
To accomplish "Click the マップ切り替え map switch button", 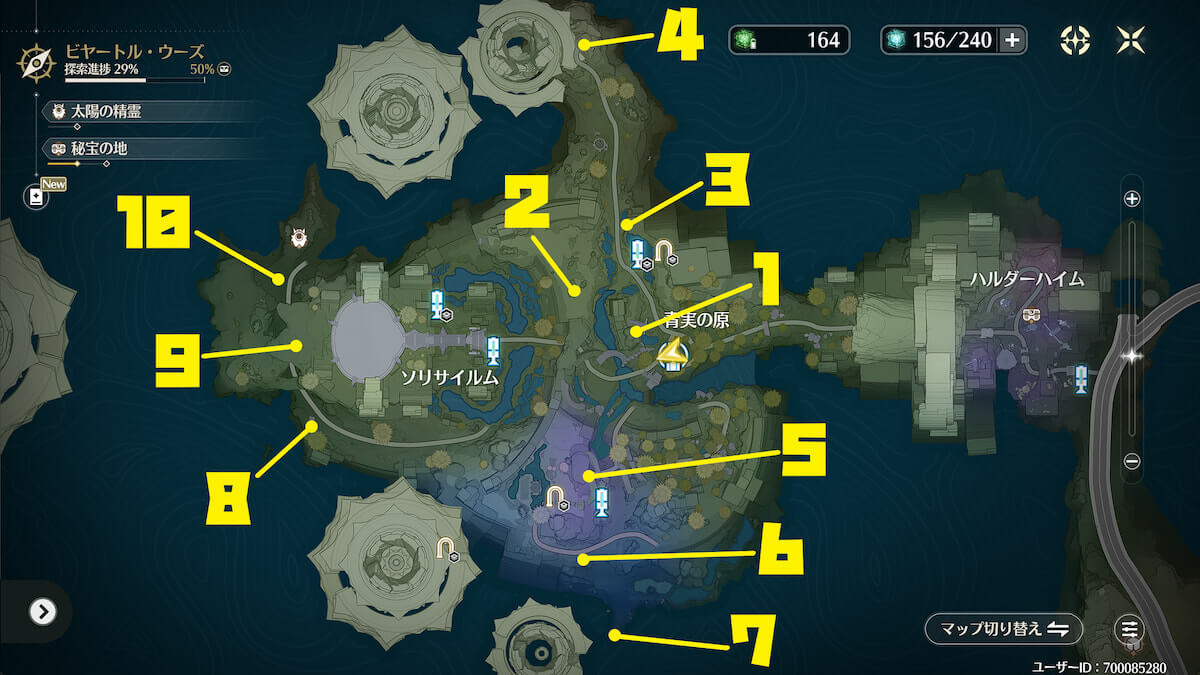I will 1003,629.
